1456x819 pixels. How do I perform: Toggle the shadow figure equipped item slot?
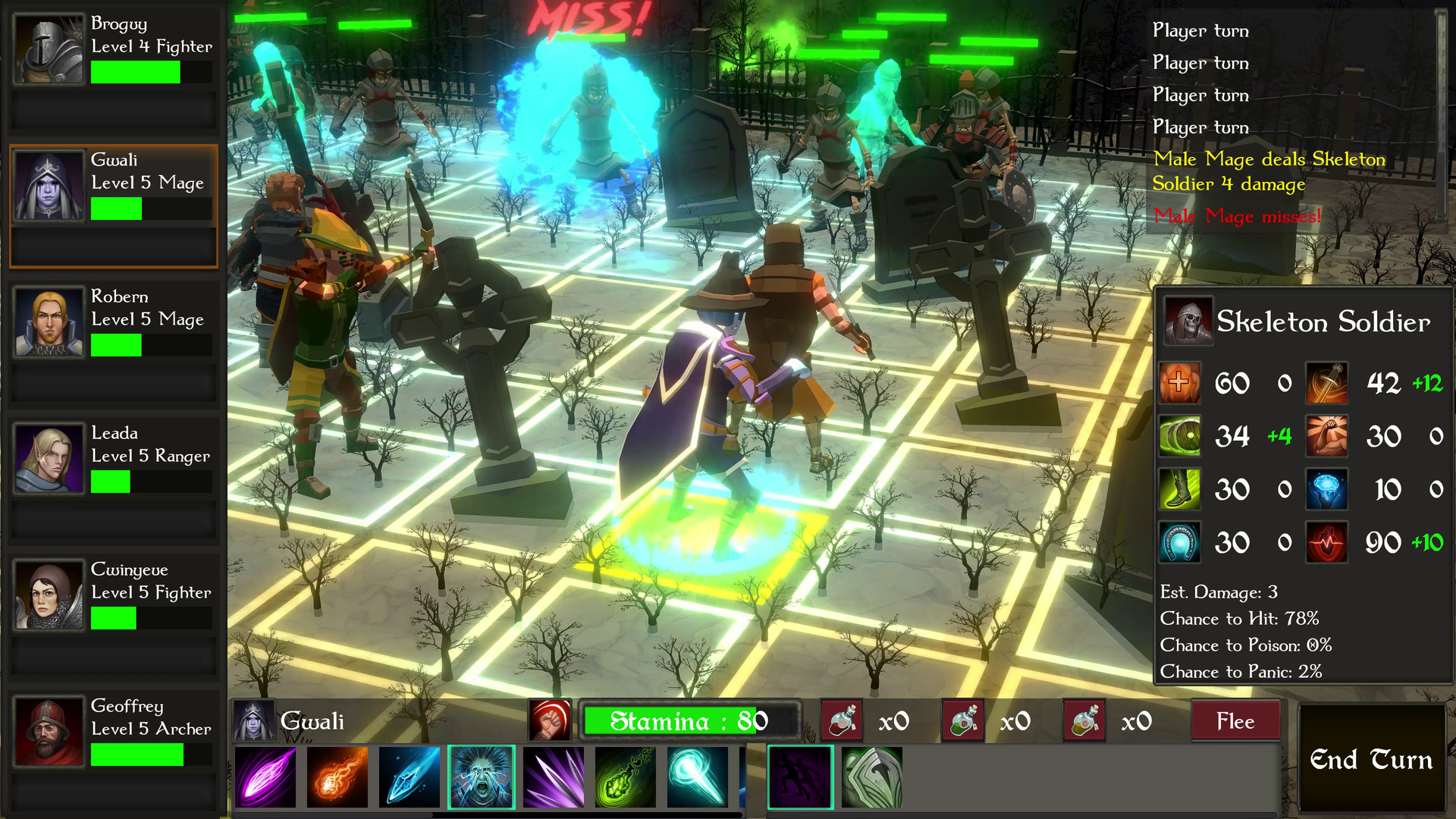click(x=800, y=777)
